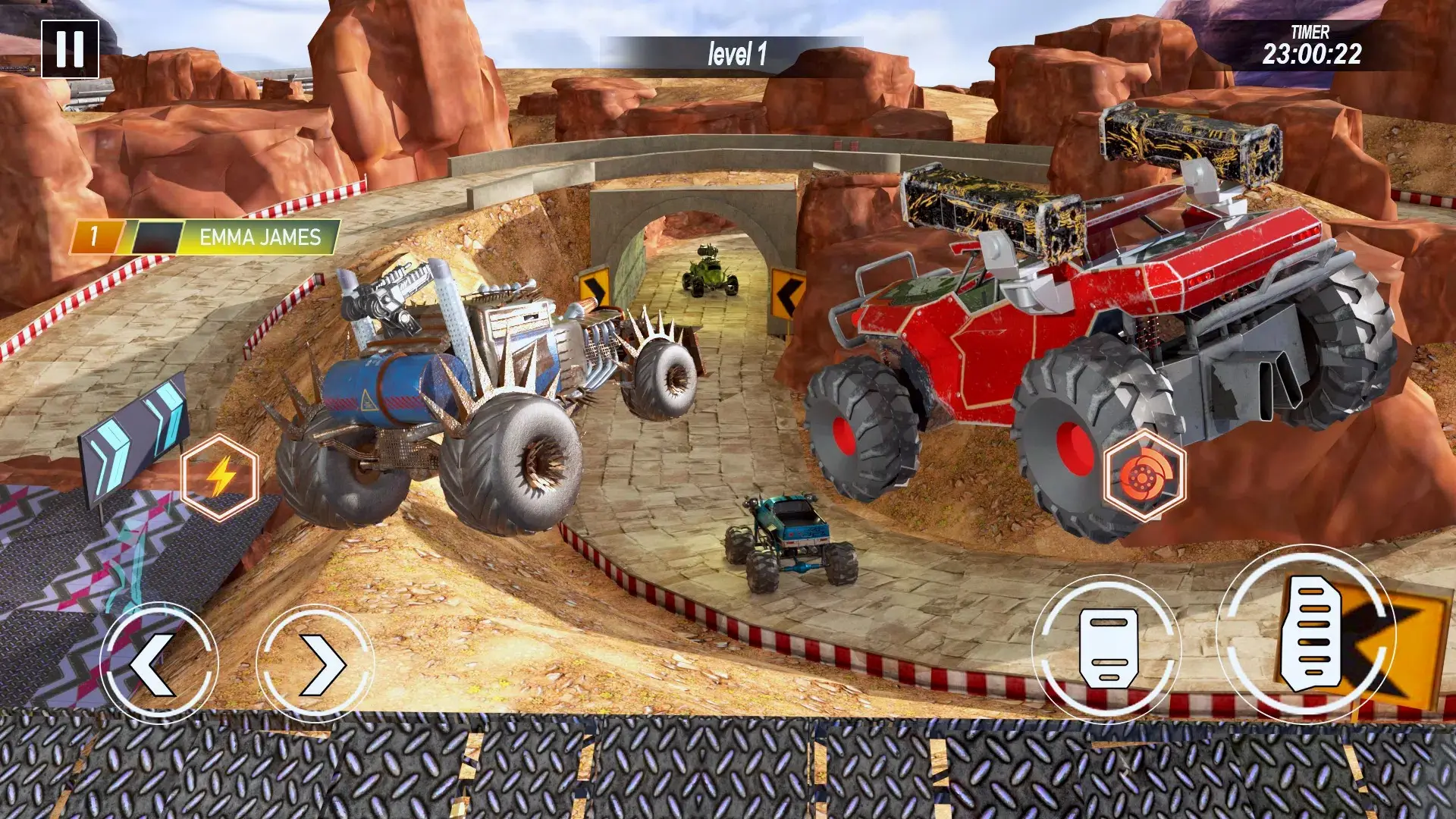Steer right with the right arrow
This screenshot has height=819, width=1456.
click(x=315, y=664)
